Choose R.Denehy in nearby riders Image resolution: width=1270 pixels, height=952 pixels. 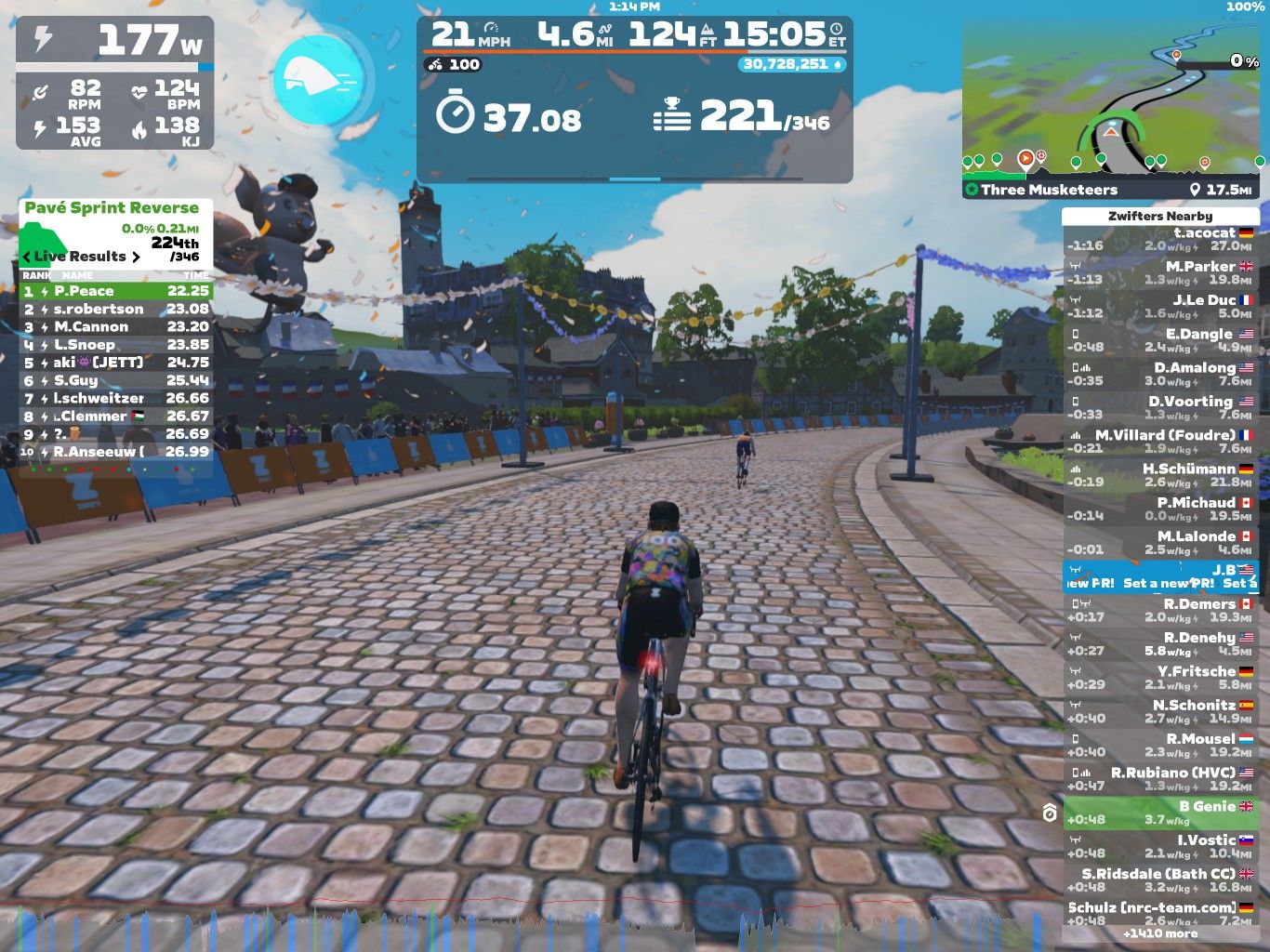click(1160, 644)
